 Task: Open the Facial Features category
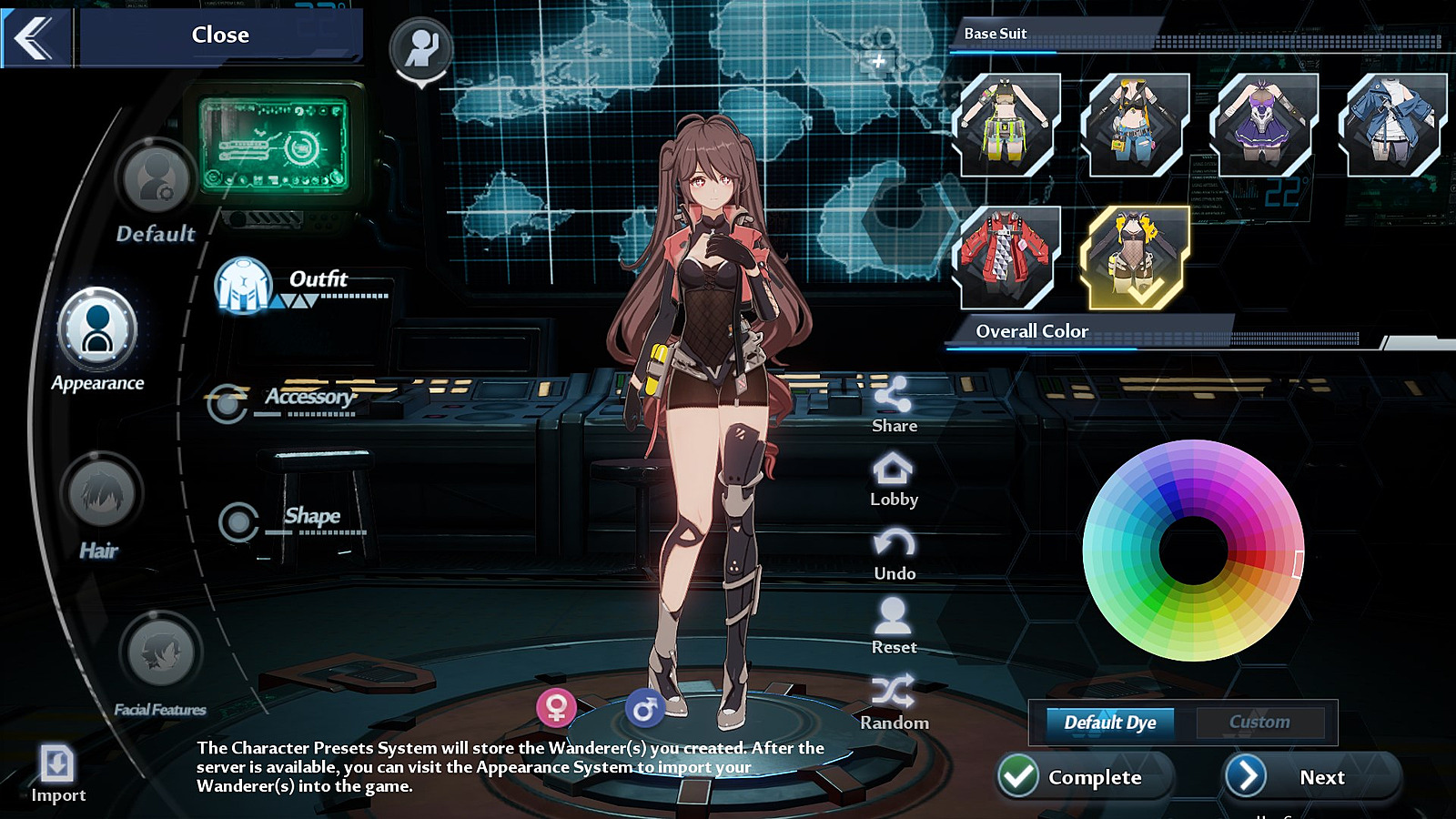coord(160,652)
